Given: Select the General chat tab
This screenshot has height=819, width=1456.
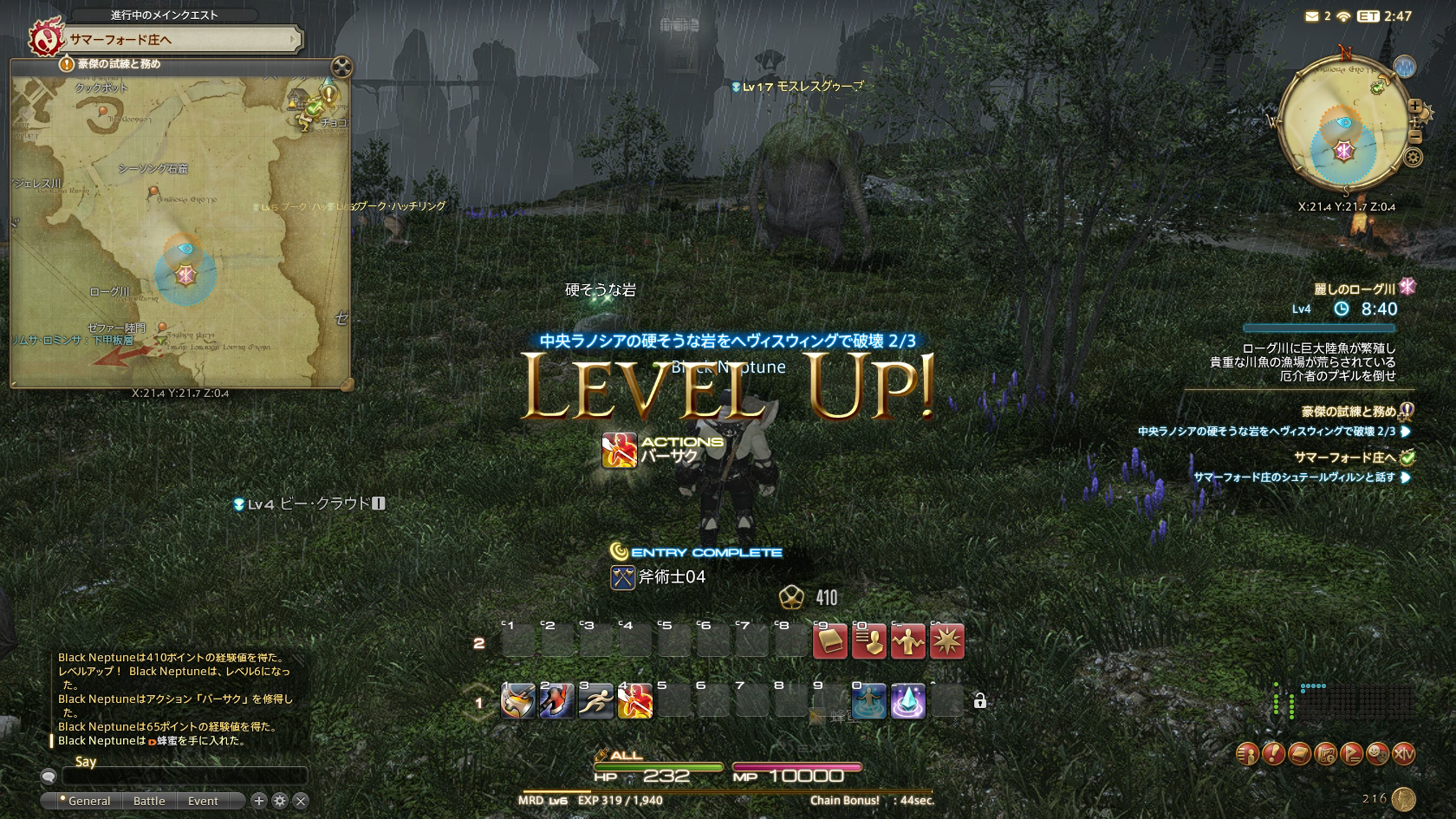Looking at the screenshot, I should [88, 801].
